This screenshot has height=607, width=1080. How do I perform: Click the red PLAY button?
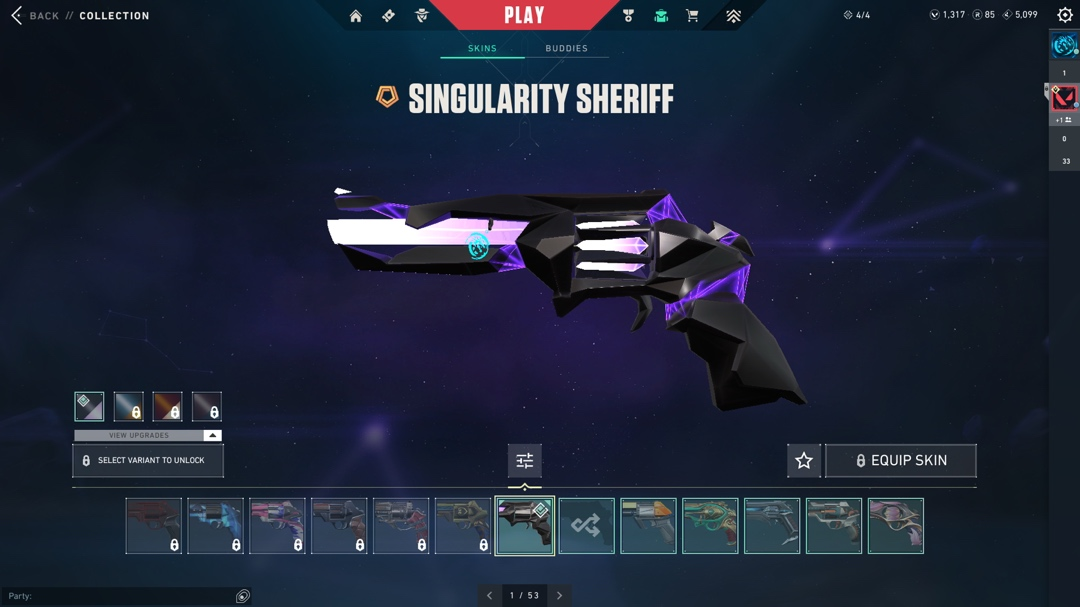pyautogui.click(x=524, y=16)
